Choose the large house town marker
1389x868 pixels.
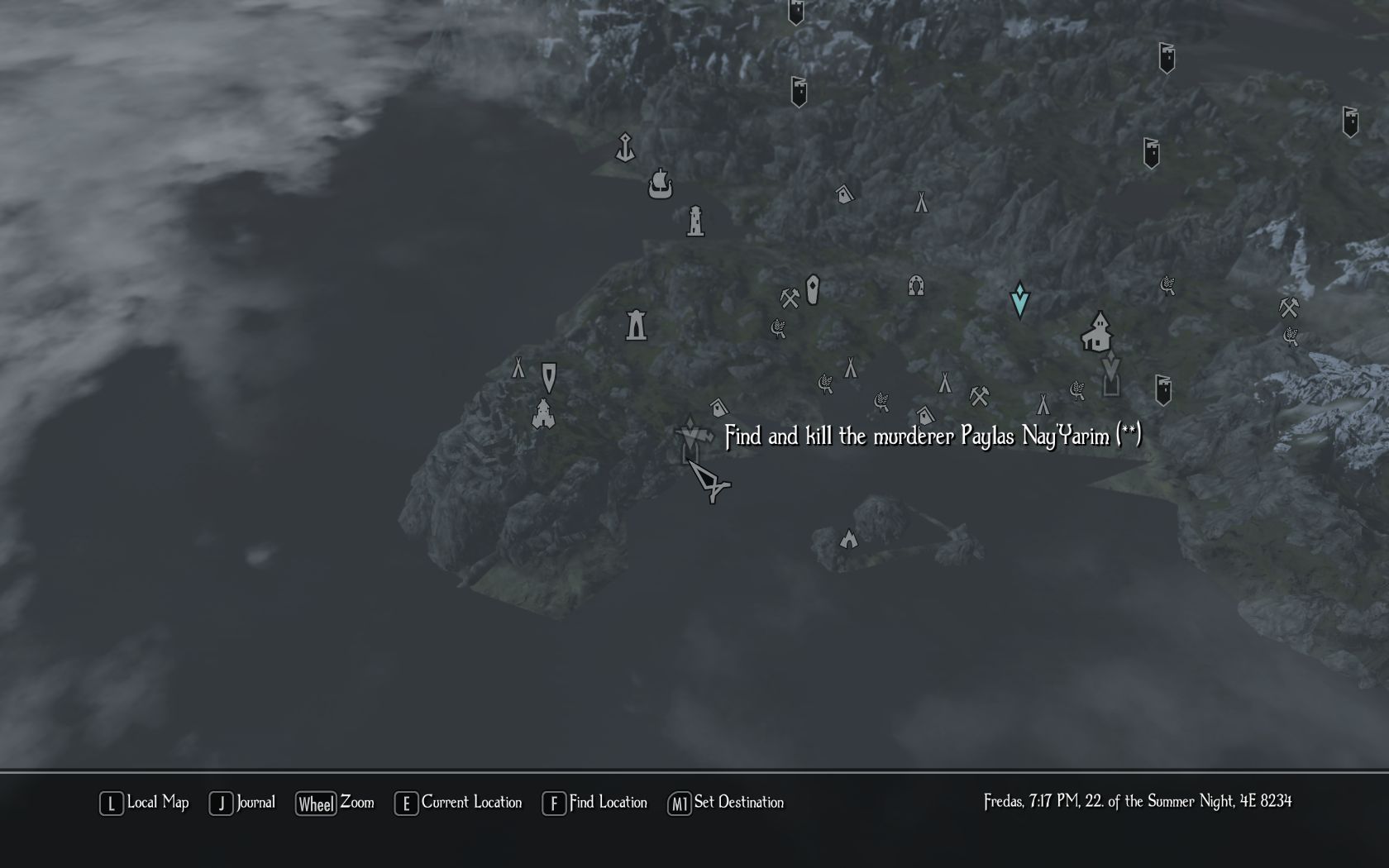point(1097,331)
